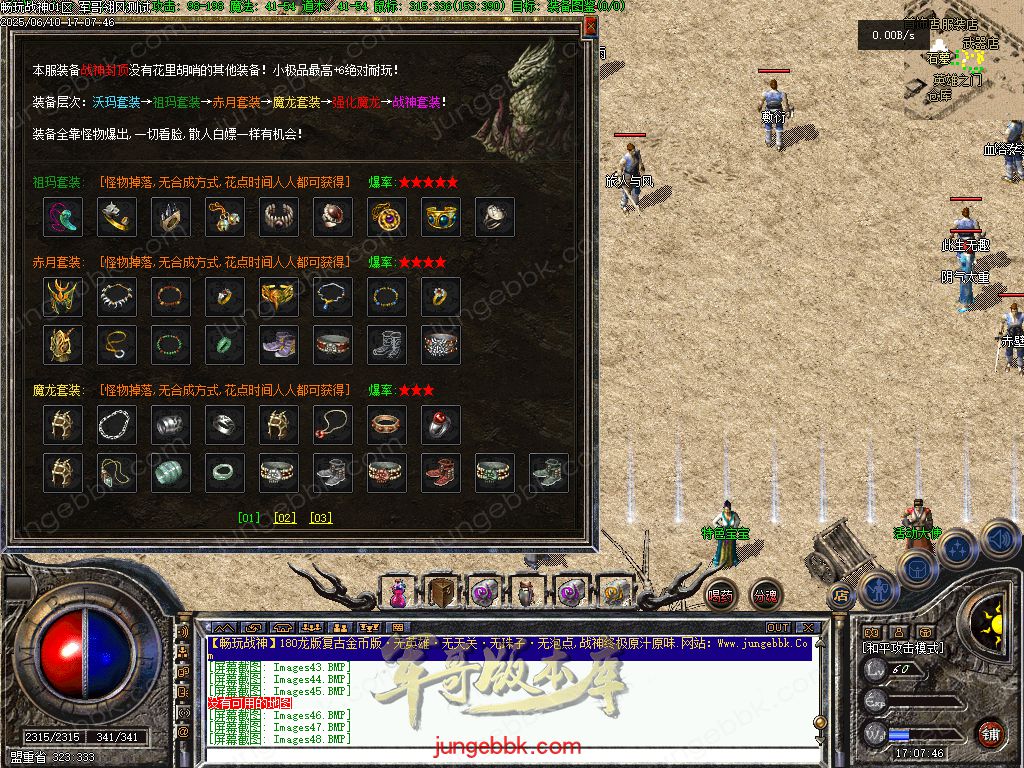This screenshot has height=768, width=1024.
Task: Select the green crescent horn Zuma item
Action: [x=63, y=217]
